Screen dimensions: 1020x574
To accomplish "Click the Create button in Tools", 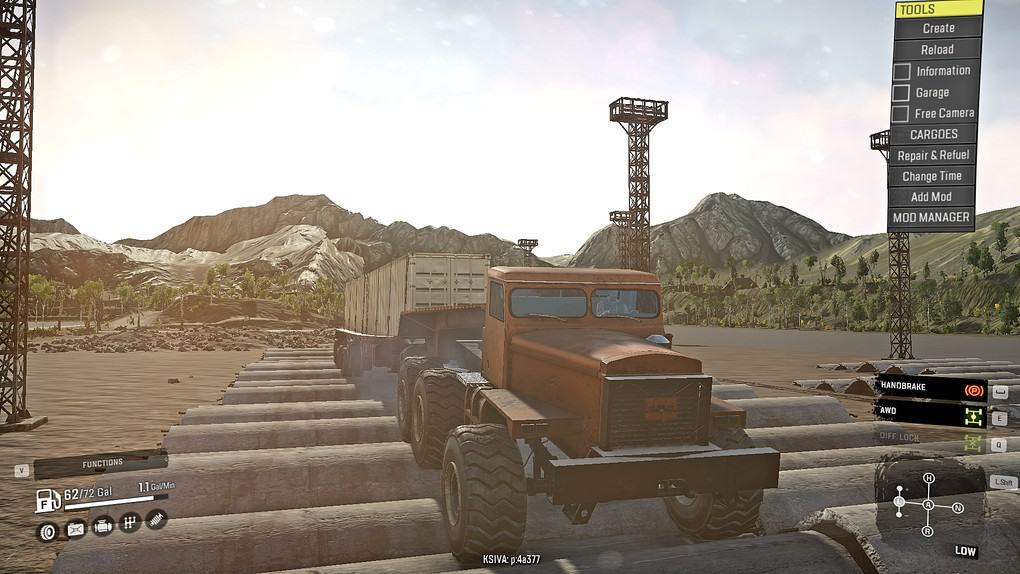I will 937,28.
